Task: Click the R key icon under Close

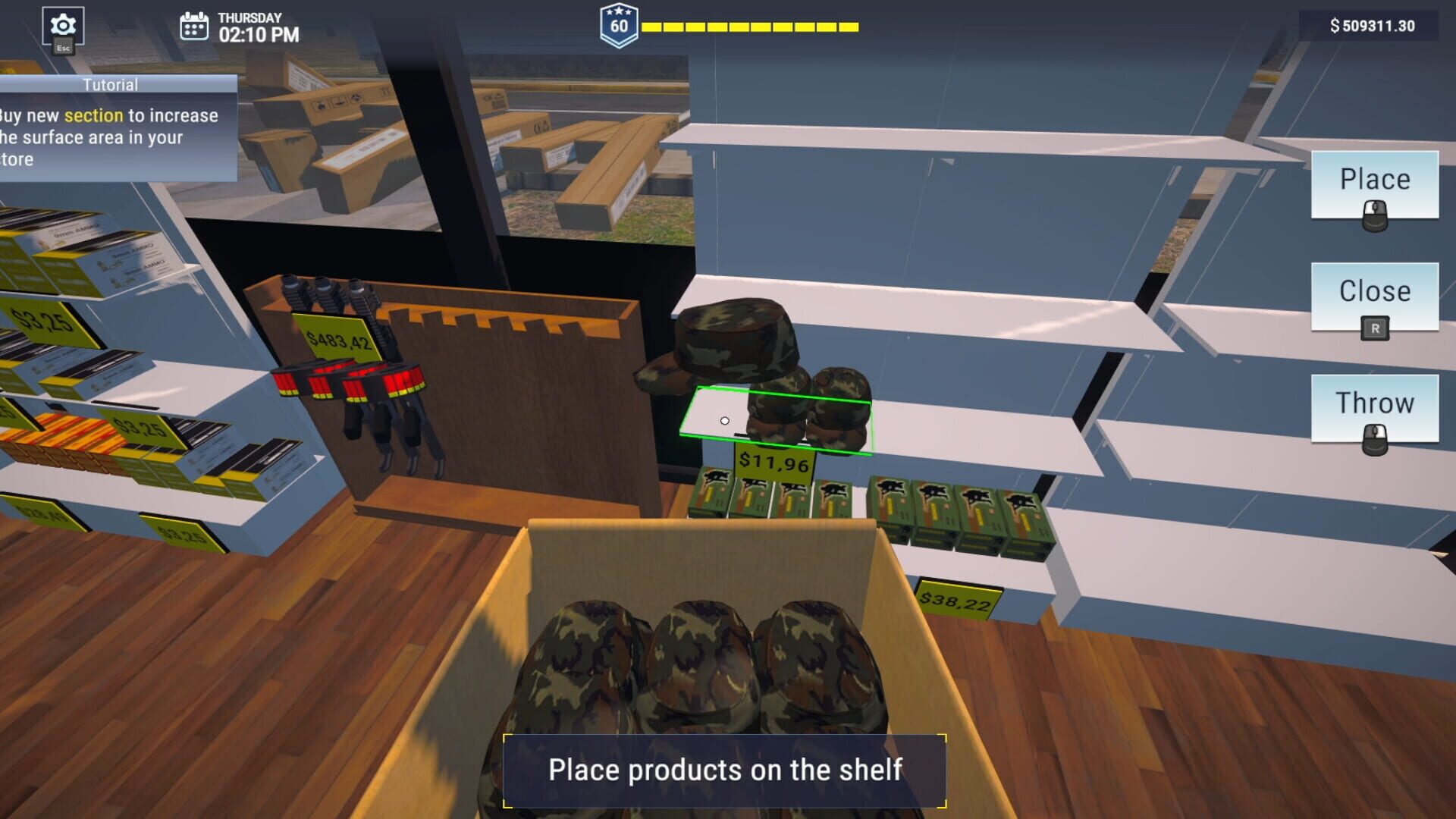Action: 1374,328
